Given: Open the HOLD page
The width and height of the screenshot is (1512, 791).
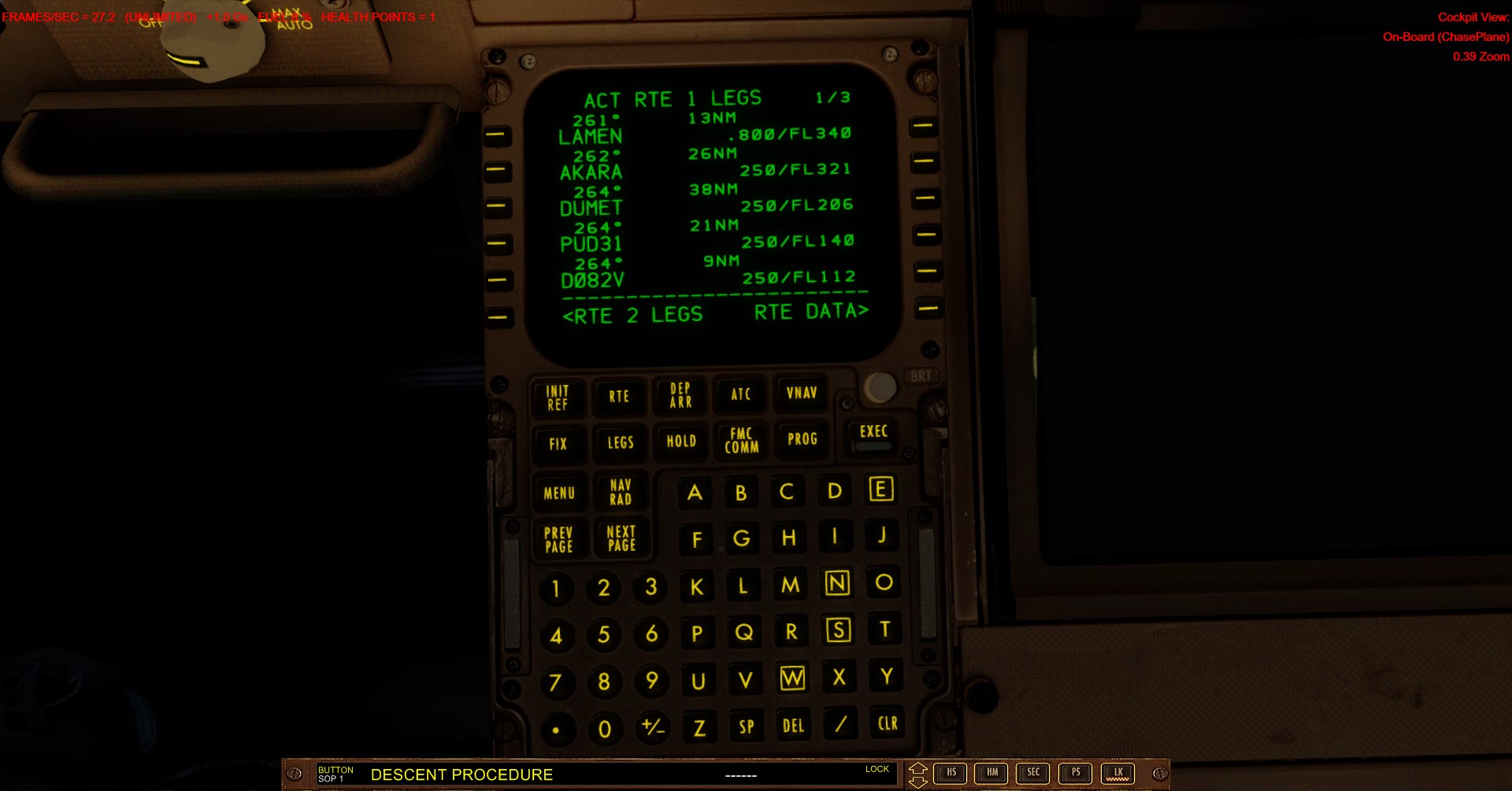Looking at the screenshot, I should [680, 442].
